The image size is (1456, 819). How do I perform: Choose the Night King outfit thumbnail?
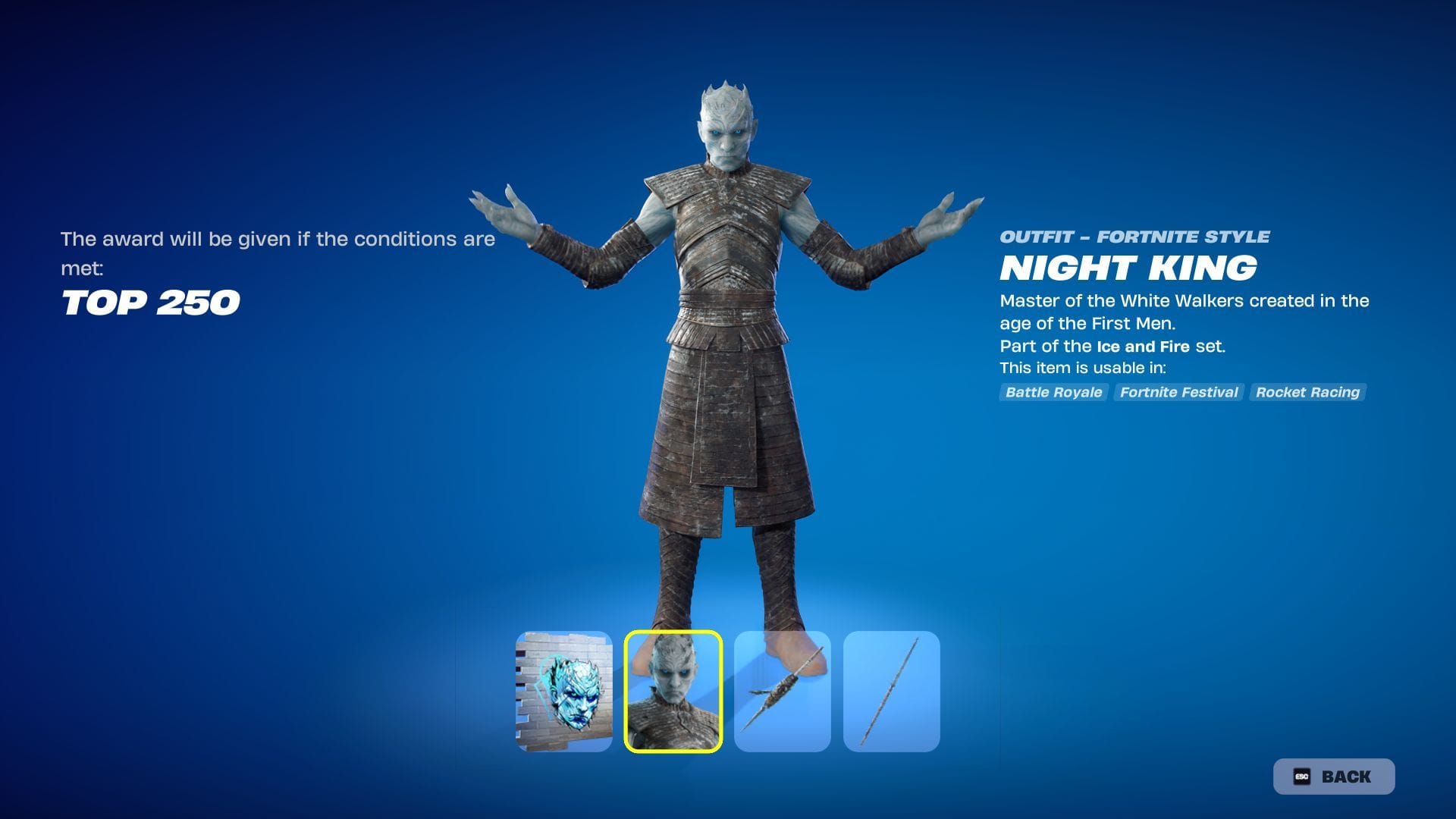tap(673, 692)
